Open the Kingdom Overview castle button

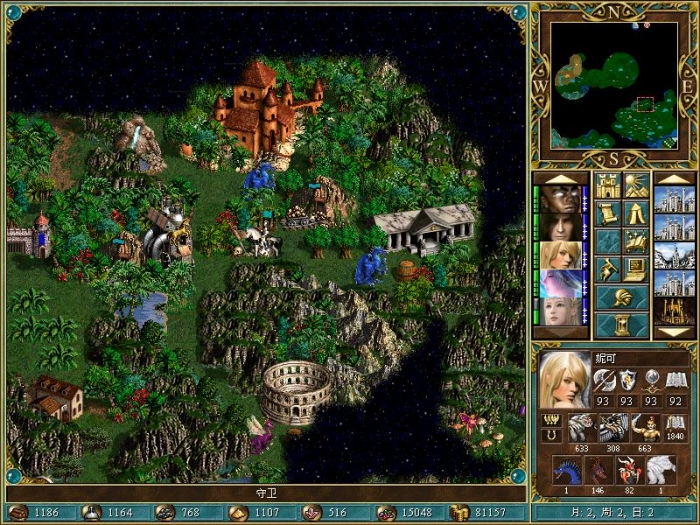[608, 185]
